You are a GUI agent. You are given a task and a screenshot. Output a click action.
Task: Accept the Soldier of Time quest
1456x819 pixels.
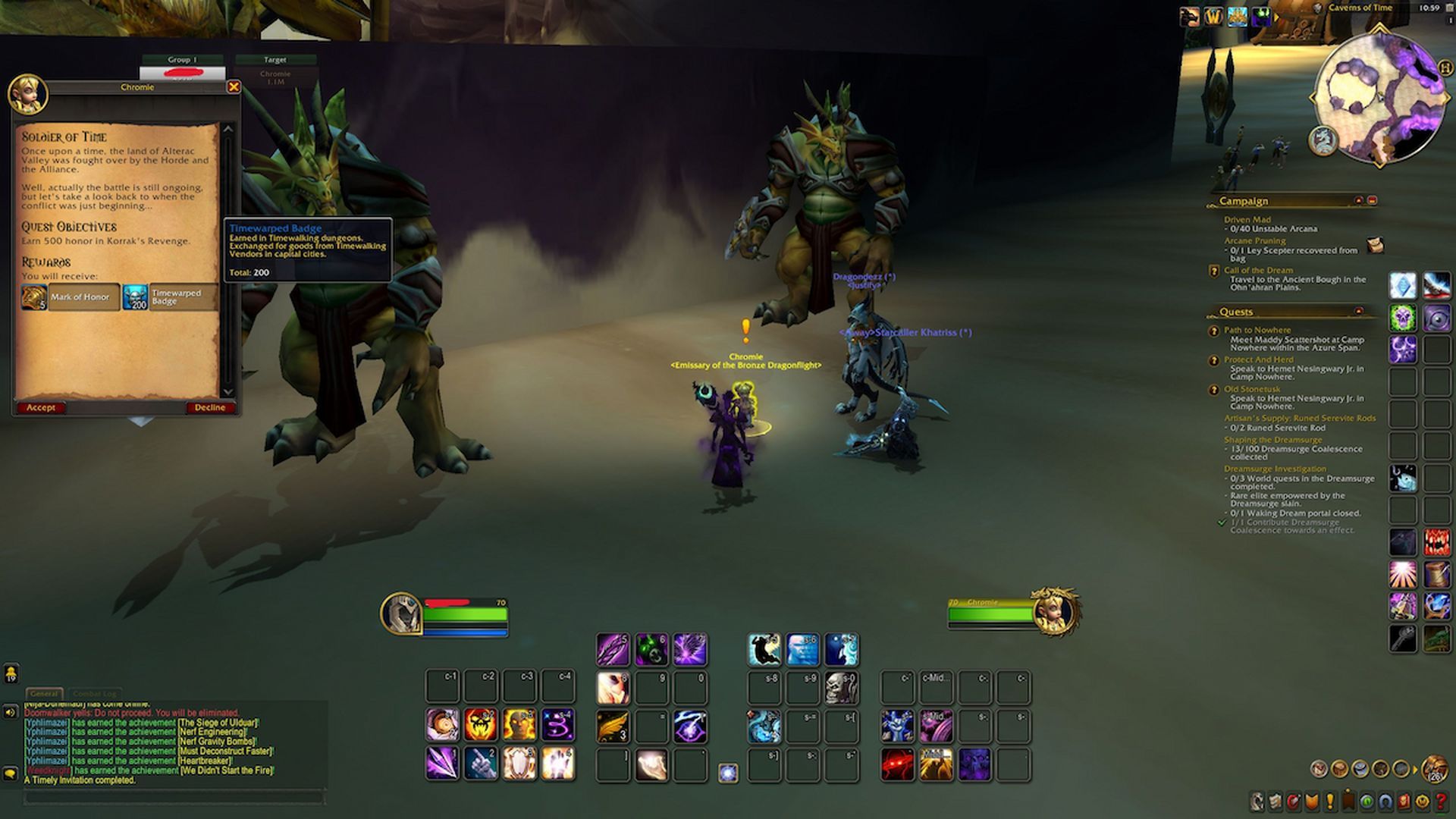point(41,408)
